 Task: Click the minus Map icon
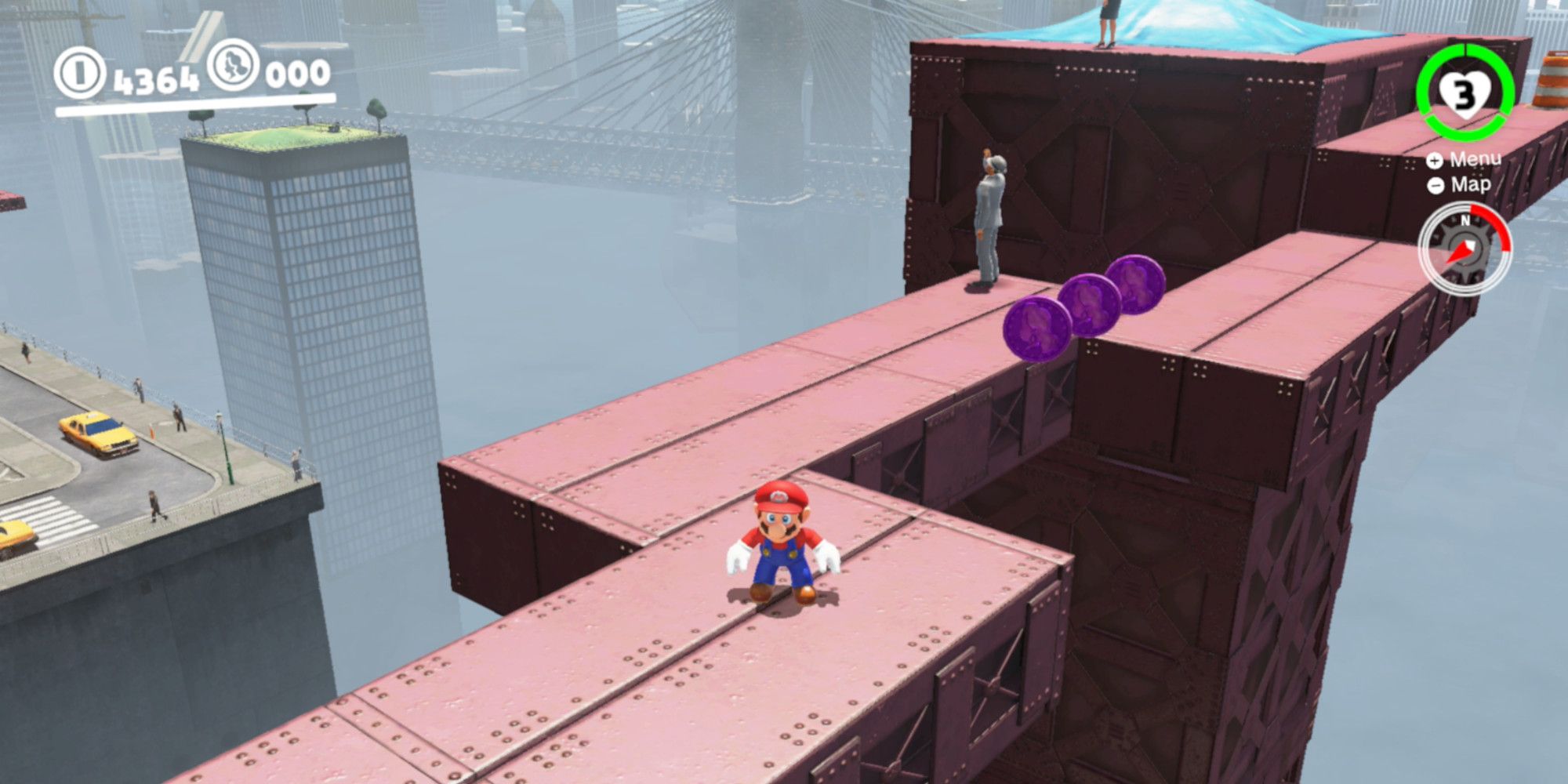pos(1437,186)
